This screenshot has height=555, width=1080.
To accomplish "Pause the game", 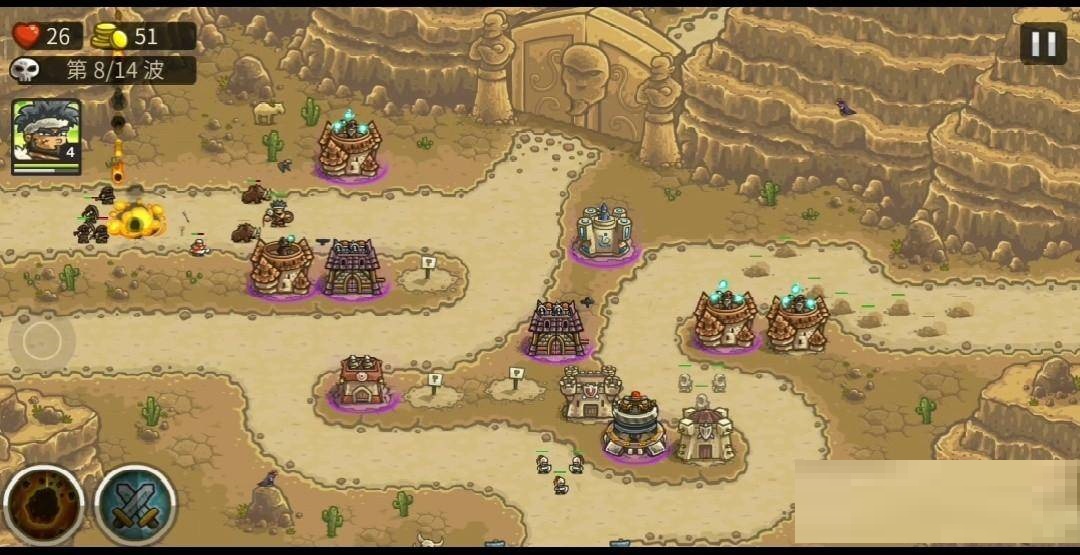I will pos(1043,43).
